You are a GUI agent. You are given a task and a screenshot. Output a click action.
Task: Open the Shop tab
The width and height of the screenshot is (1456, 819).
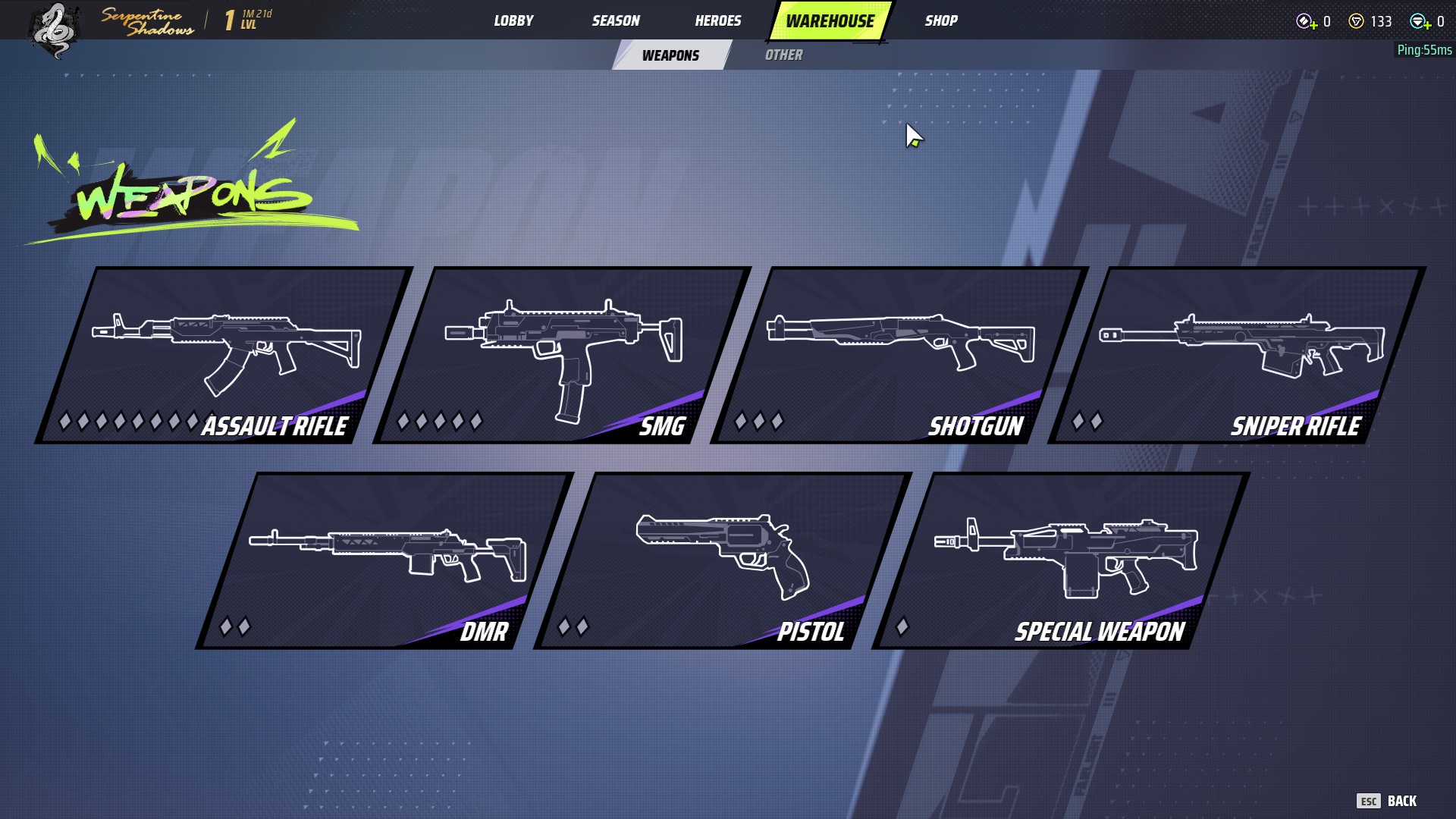coord(940,20)
